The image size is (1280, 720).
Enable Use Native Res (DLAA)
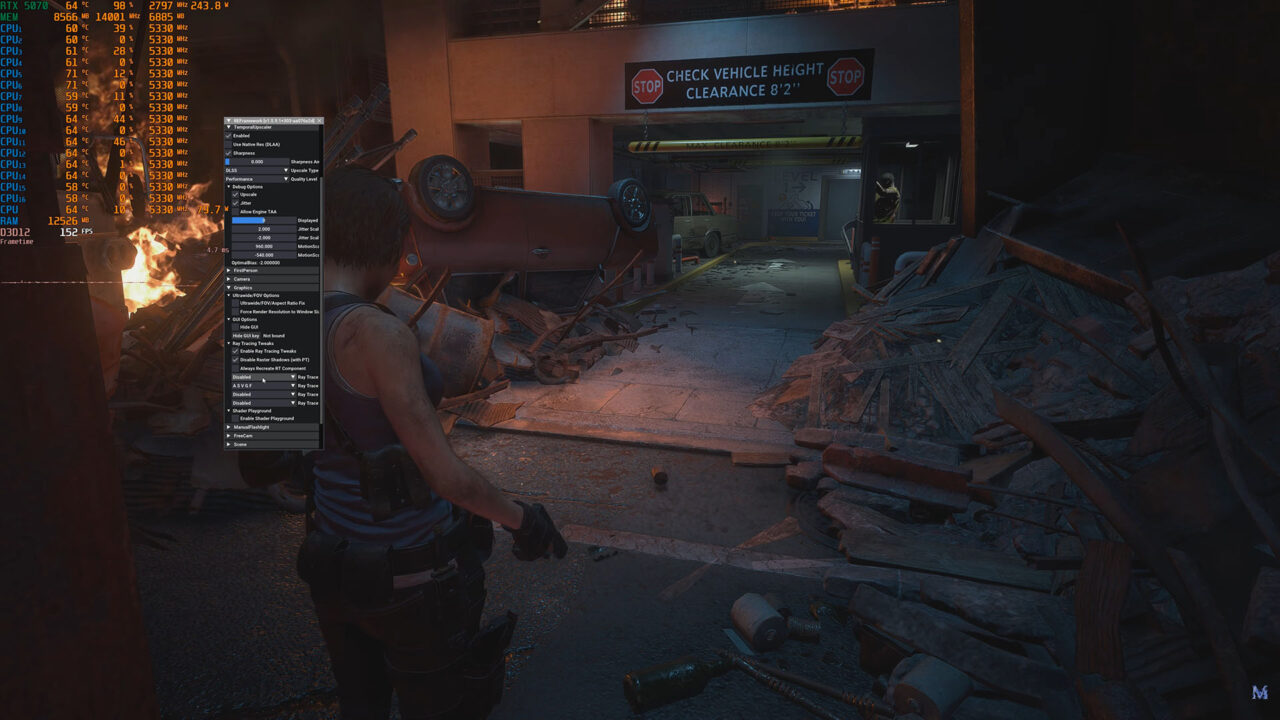point(229,144)
